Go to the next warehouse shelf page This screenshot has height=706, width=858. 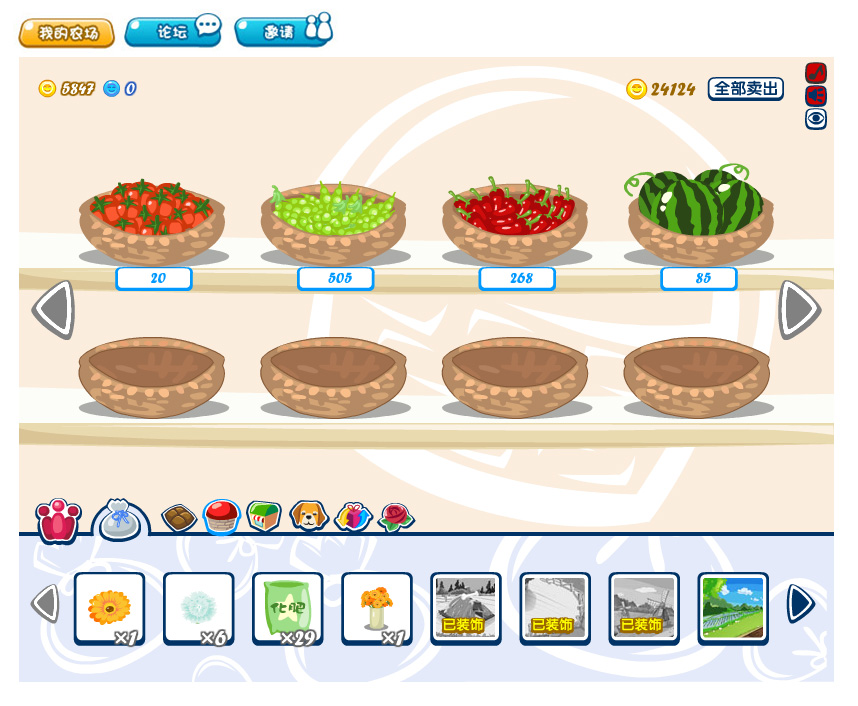800,310
